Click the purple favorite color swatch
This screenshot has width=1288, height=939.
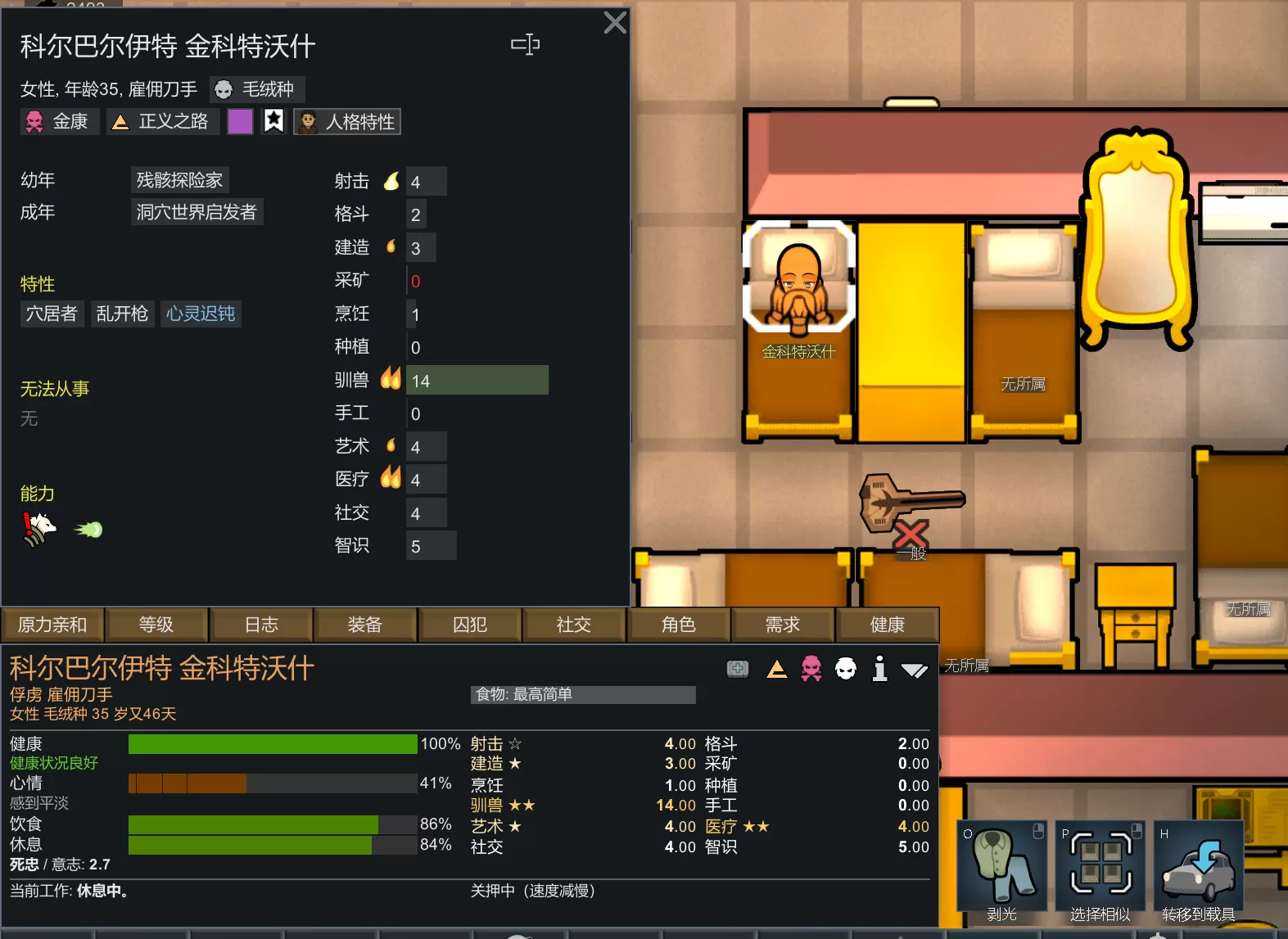point(240,122)
